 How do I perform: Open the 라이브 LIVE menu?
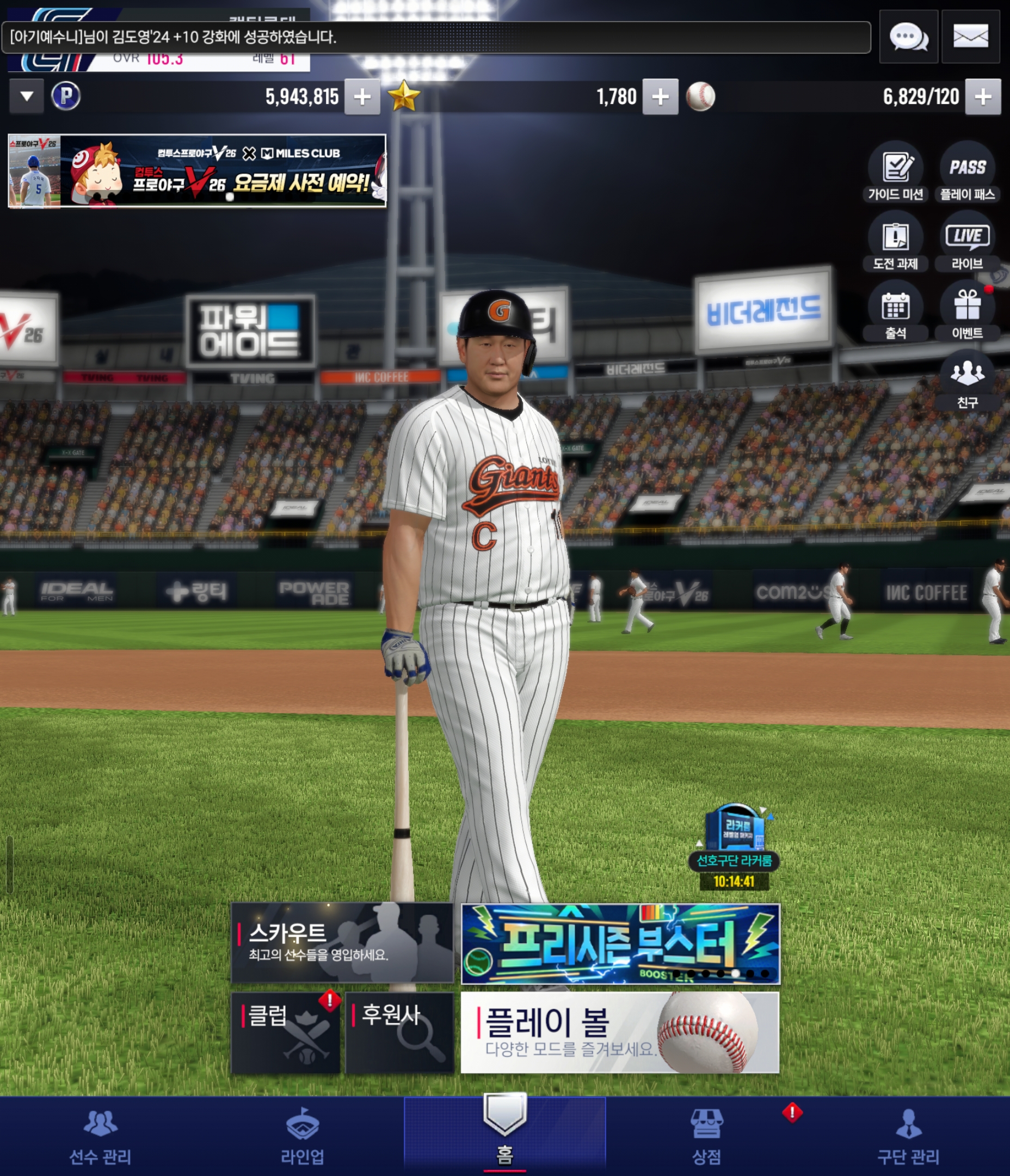click(x=968, y=242)
